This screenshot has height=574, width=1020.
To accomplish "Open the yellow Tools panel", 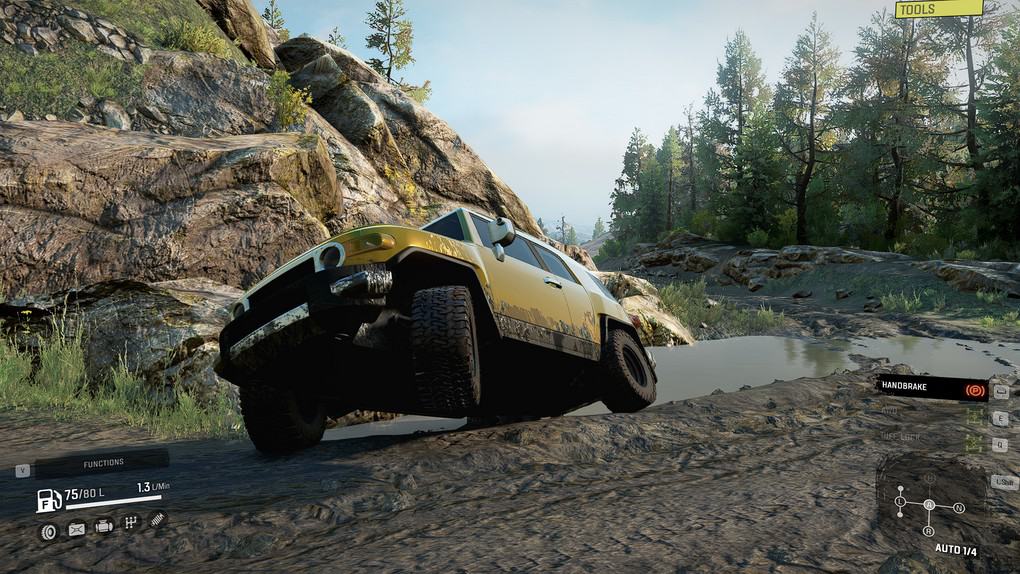I will pyautogui.click(x=938, y=9).
